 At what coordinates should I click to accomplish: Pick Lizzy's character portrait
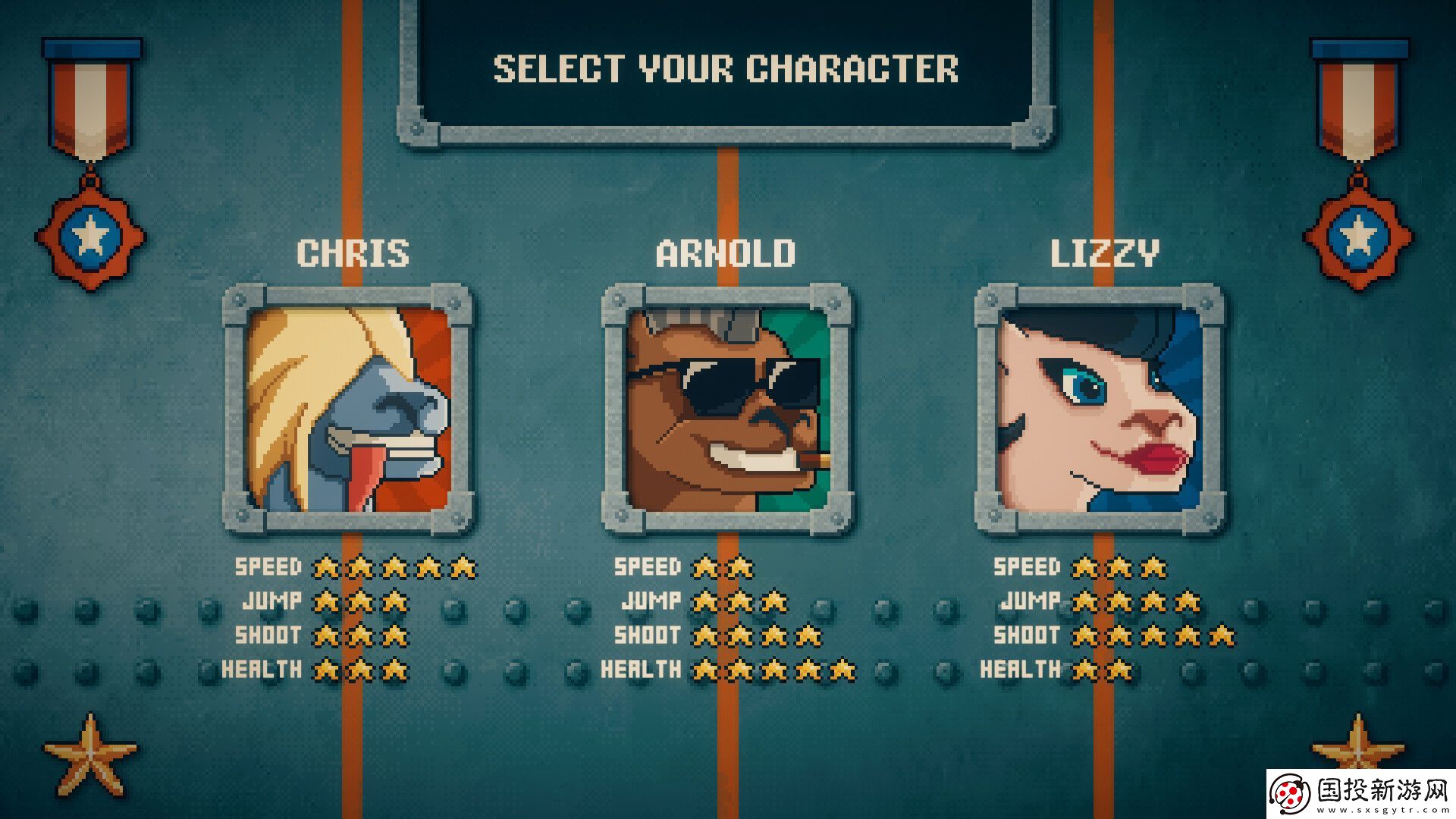click(x=1100, y=409)
